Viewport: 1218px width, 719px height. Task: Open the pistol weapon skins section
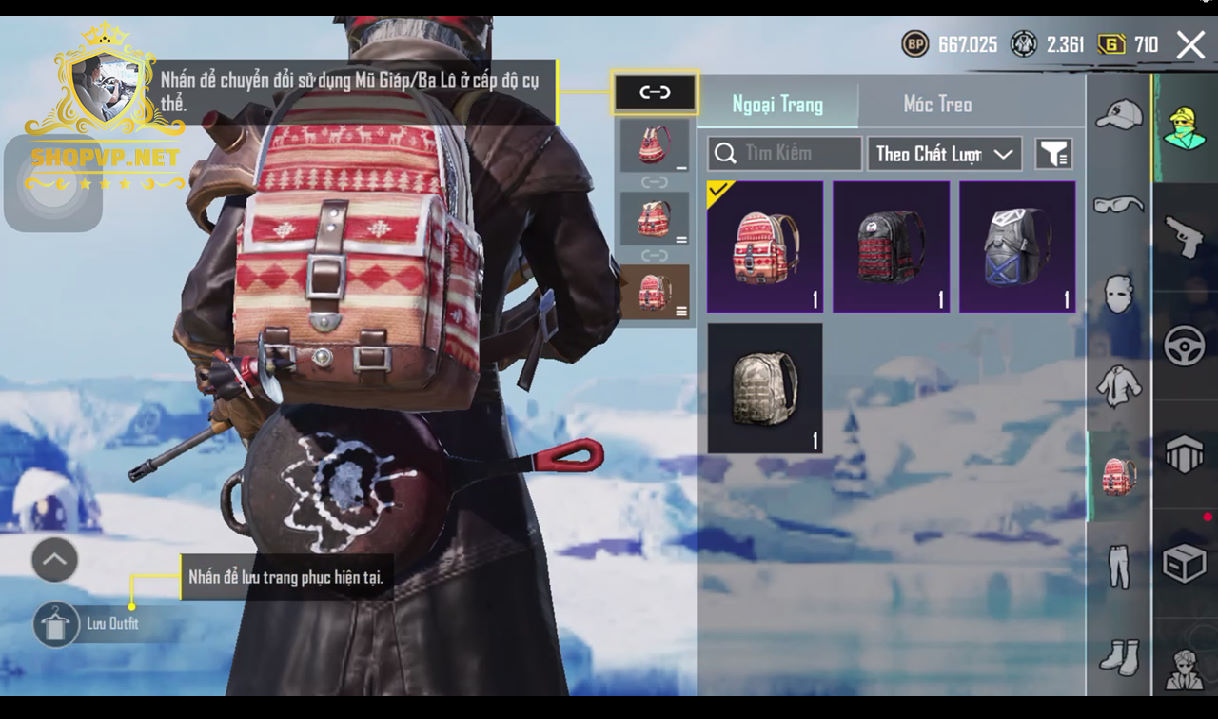[1185, 237]
